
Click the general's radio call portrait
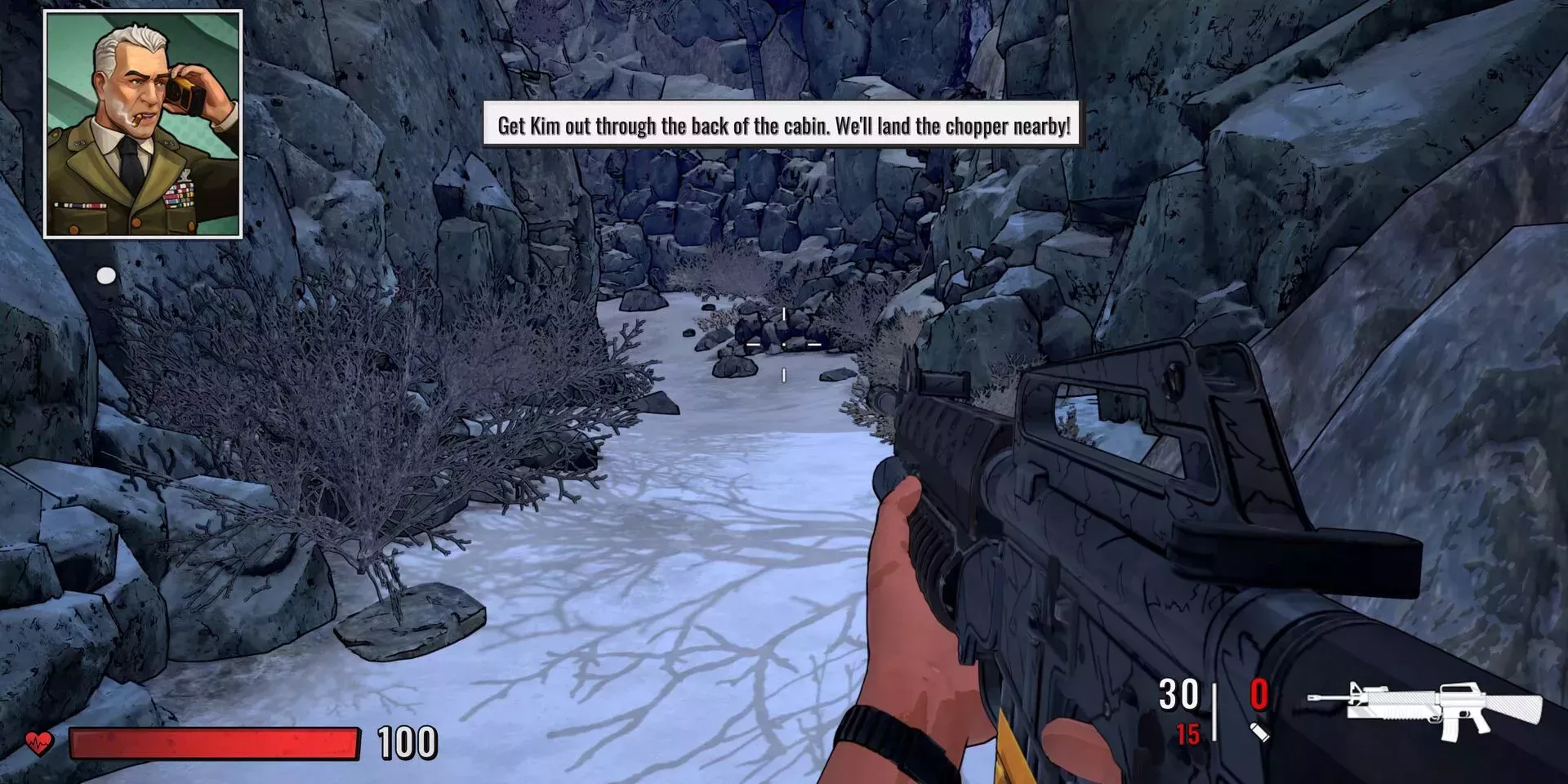(143, 124)
